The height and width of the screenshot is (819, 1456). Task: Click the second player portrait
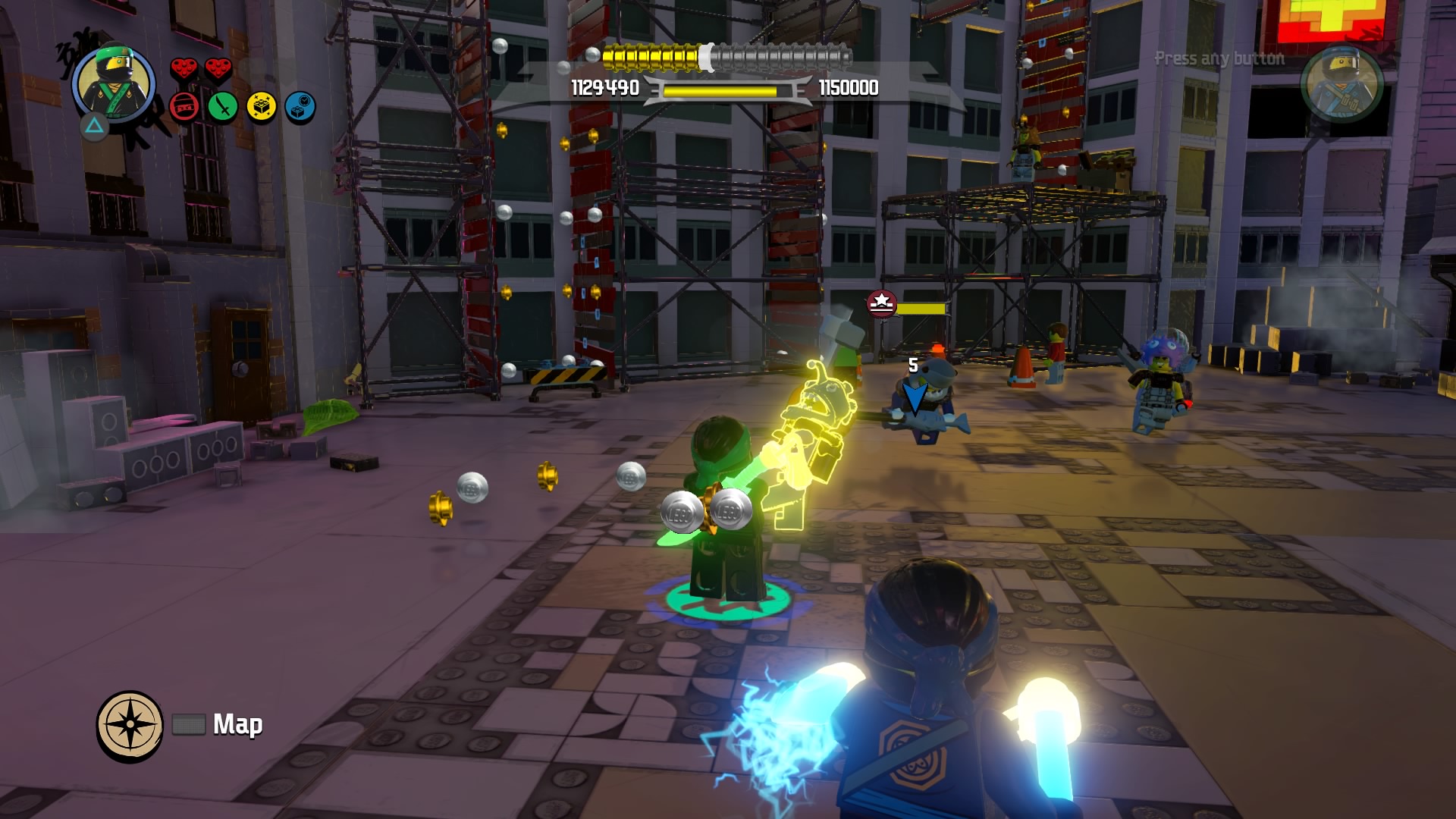(x=1341, y=83)
